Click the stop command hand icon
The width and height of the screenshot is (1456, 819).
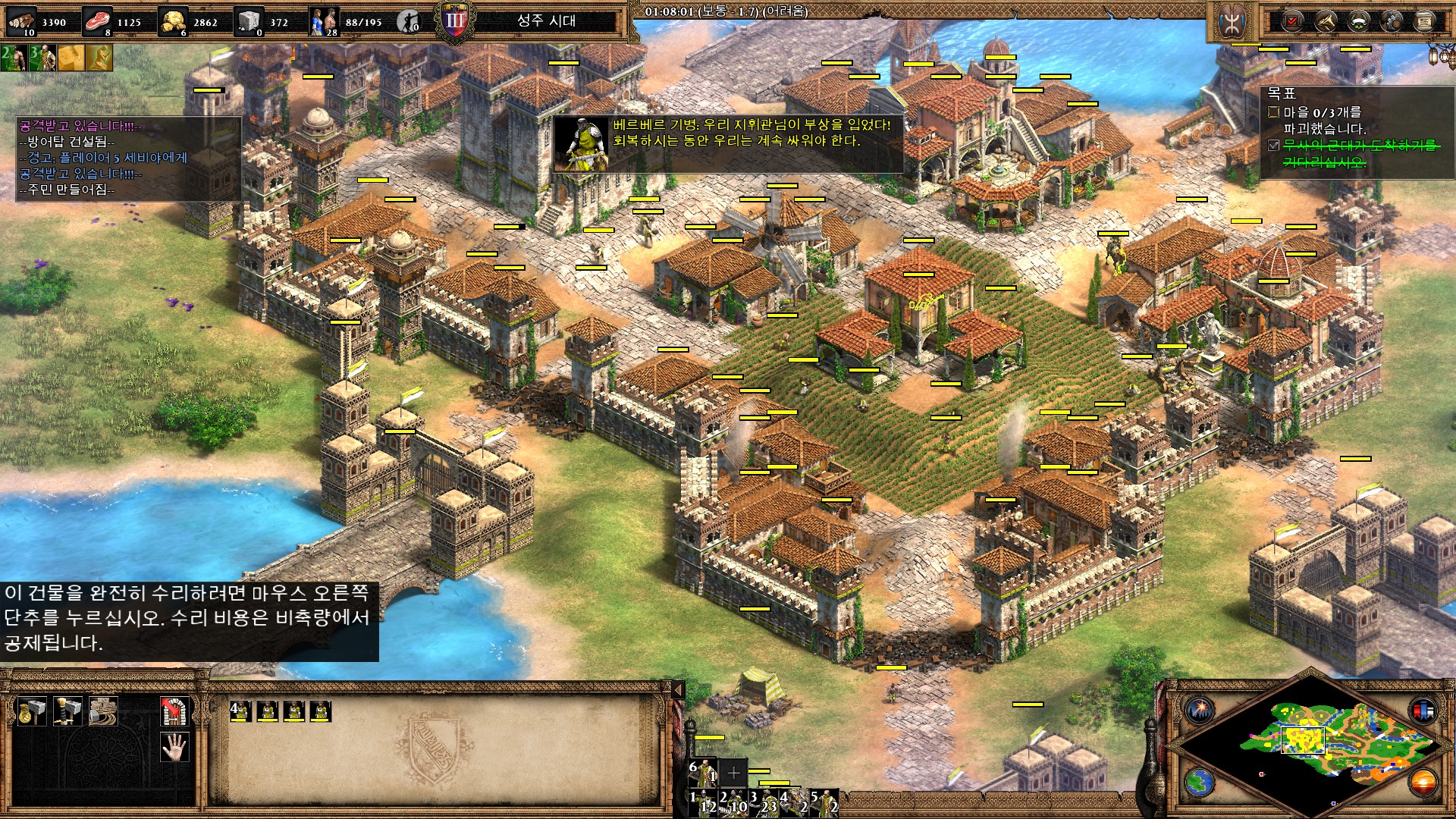pyautogui.click(x=174, y=747)
